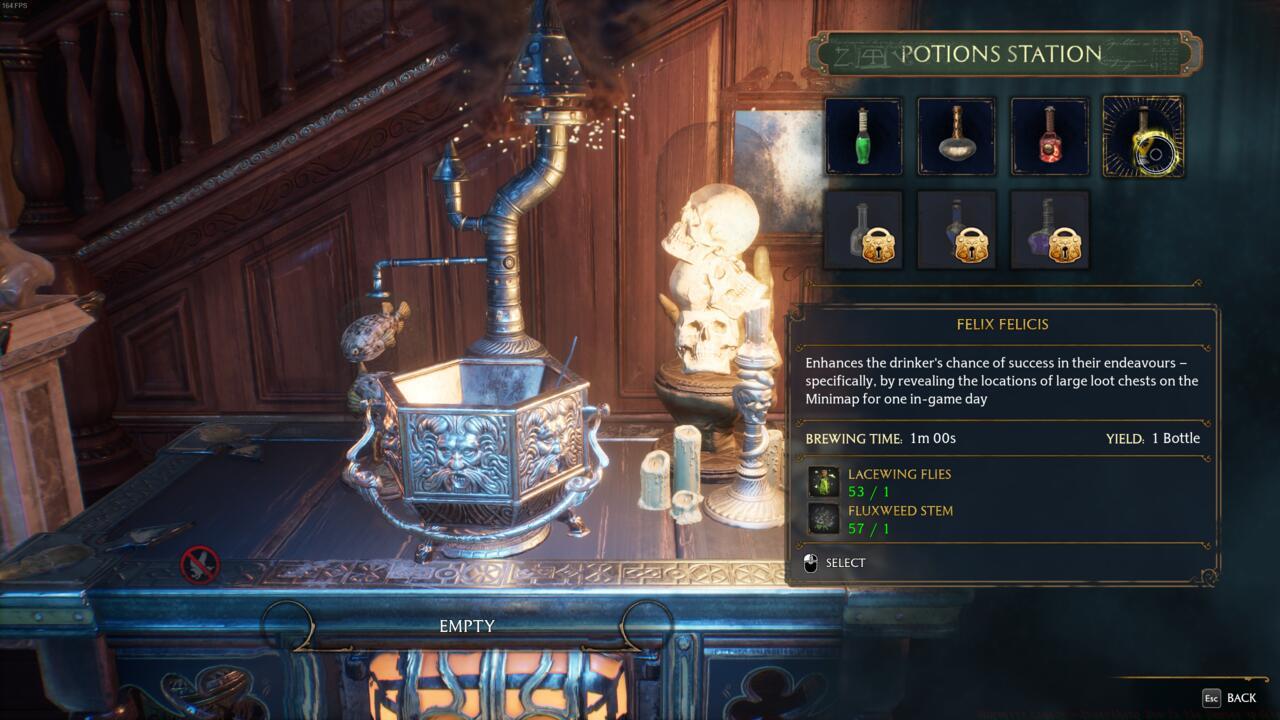The height and width of the screenshot is (720, 1280).
Task: Select the green Wiggenweld potion icon
Action: click(864, 135)
